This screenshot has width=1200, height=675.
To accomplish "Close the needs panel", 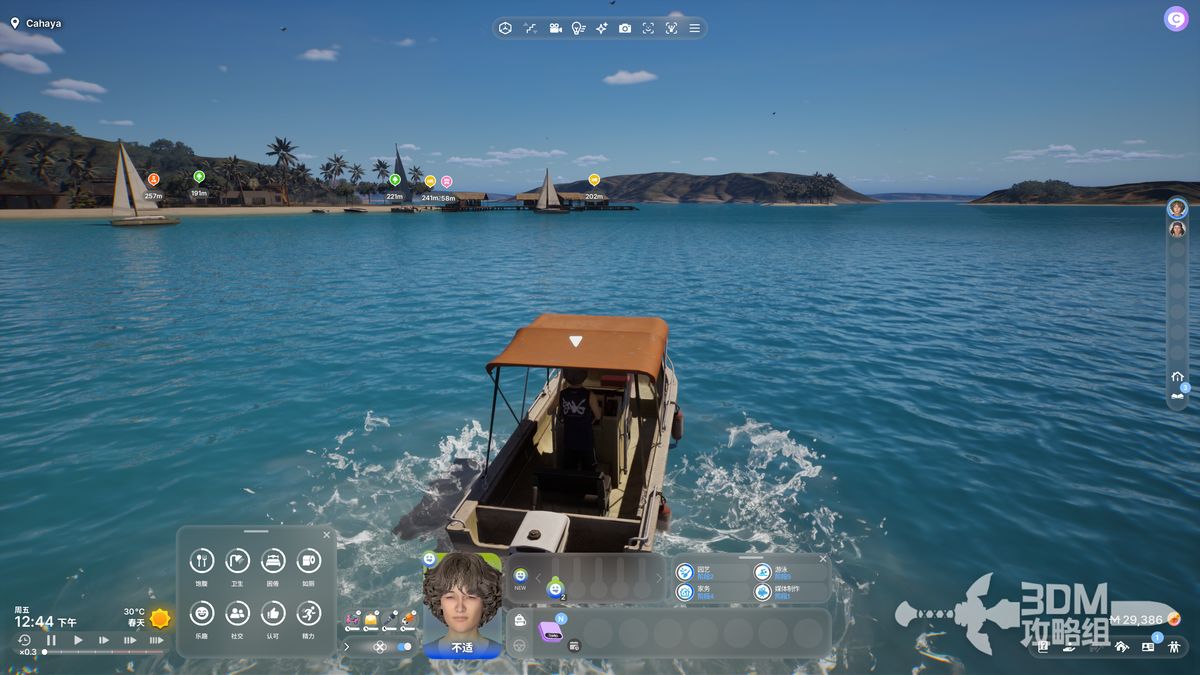I will 326,535.
